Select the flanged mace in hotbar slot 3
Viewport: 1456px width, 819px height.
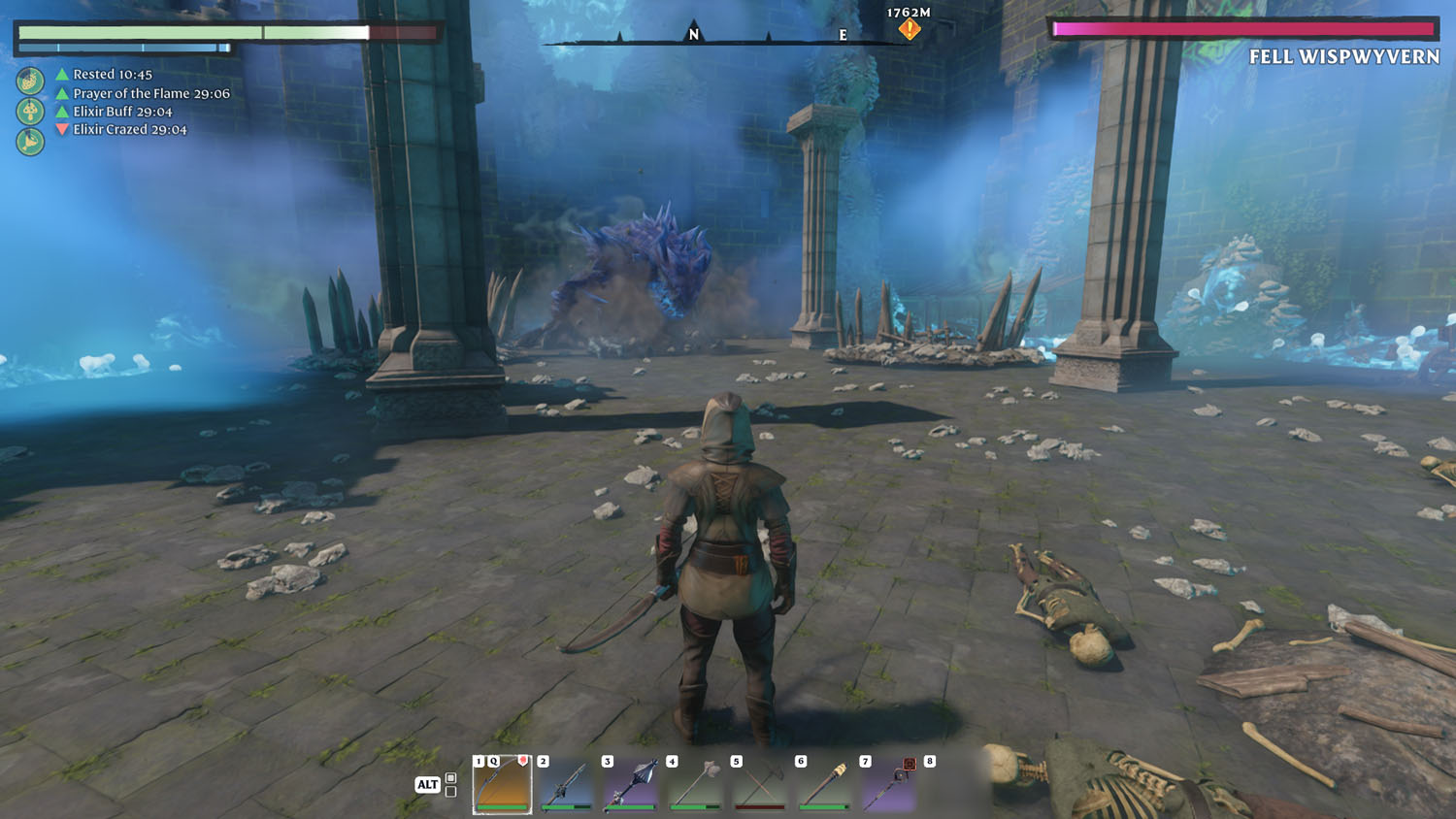click(x=630, y=784)
